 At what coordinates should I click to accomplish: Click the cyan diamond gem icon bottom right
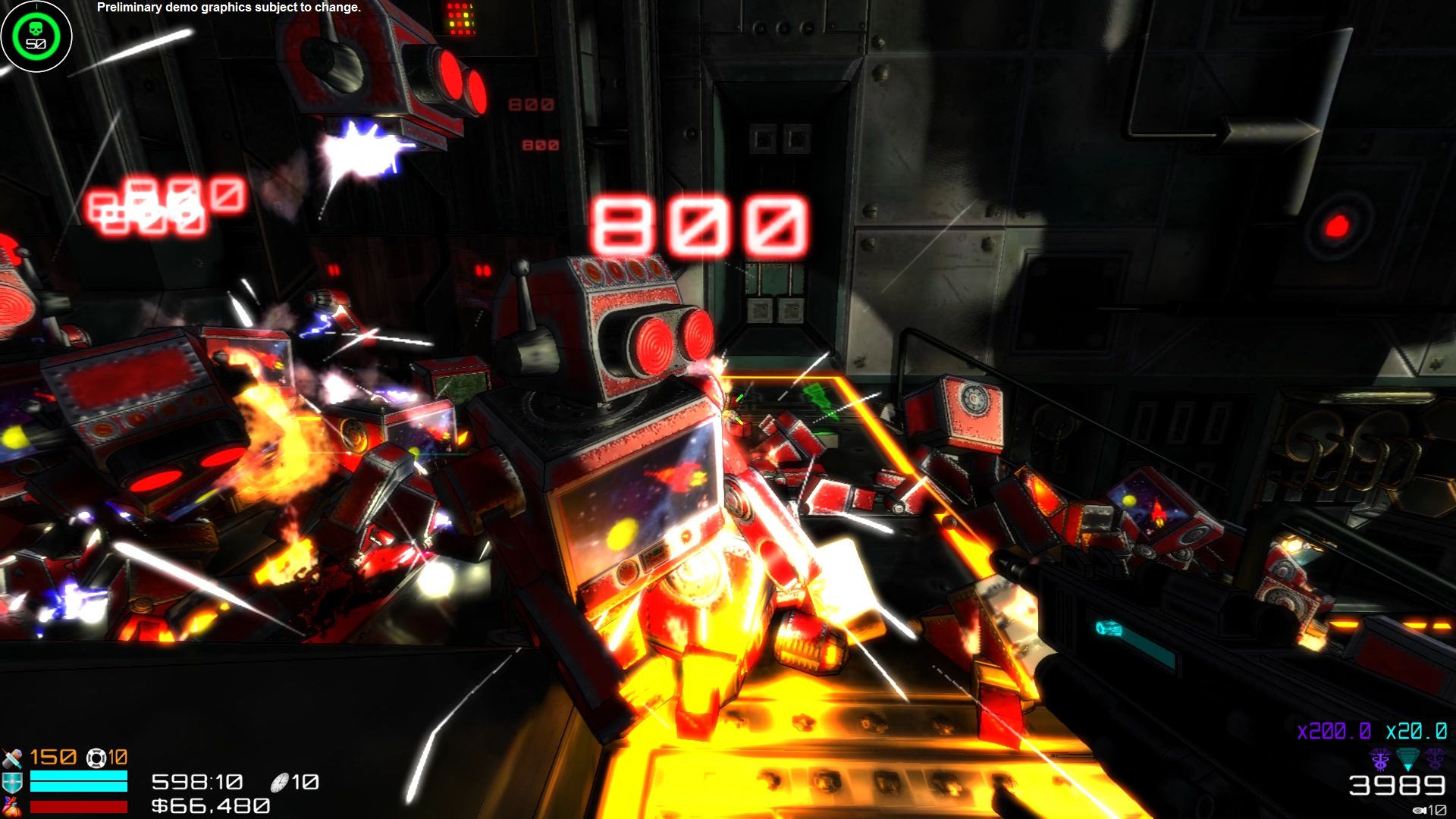(1409, 760)
